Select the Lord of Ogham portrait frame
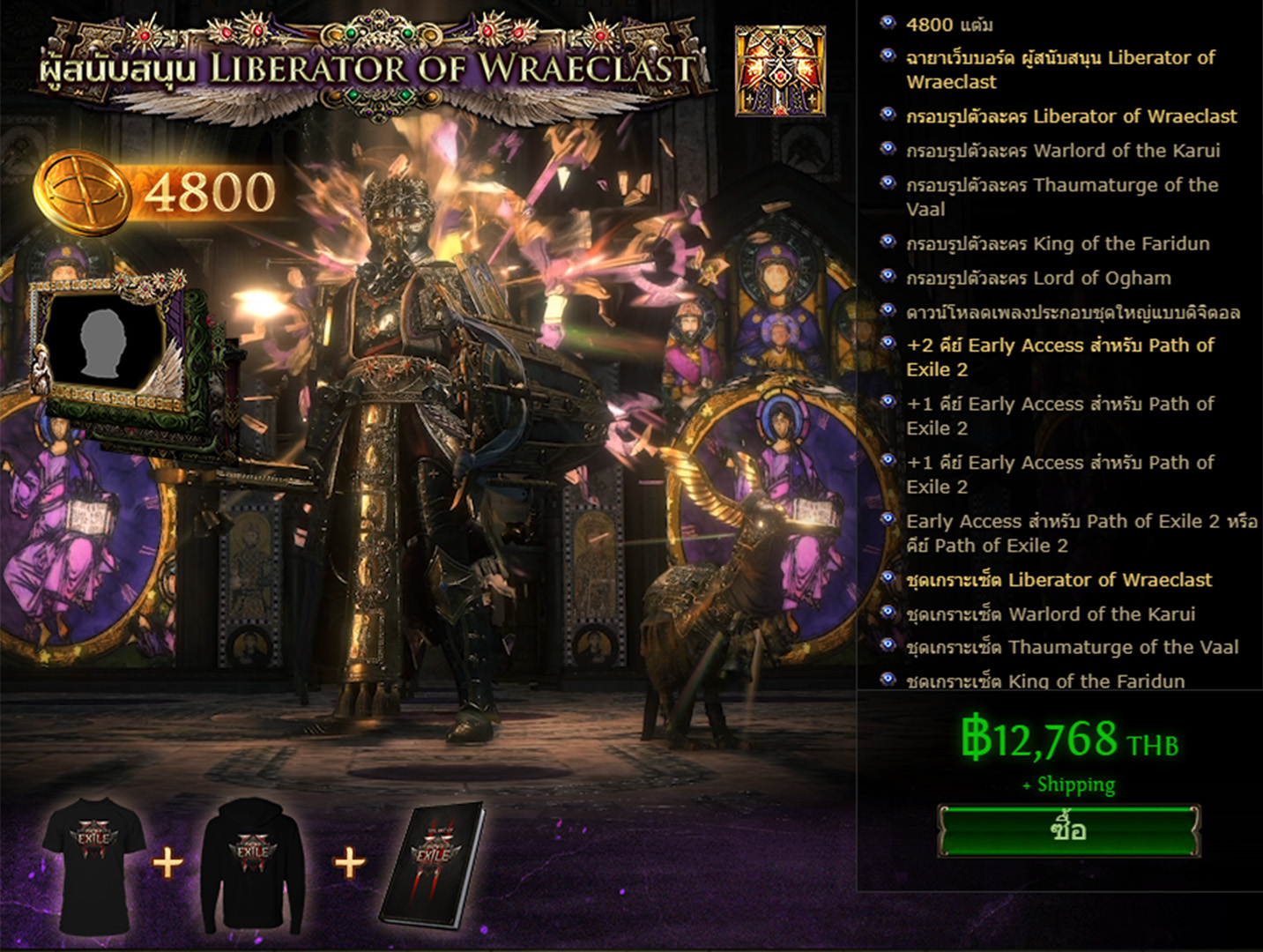This screenshot has height=952, width=1263. click(x=1038, y=279)
